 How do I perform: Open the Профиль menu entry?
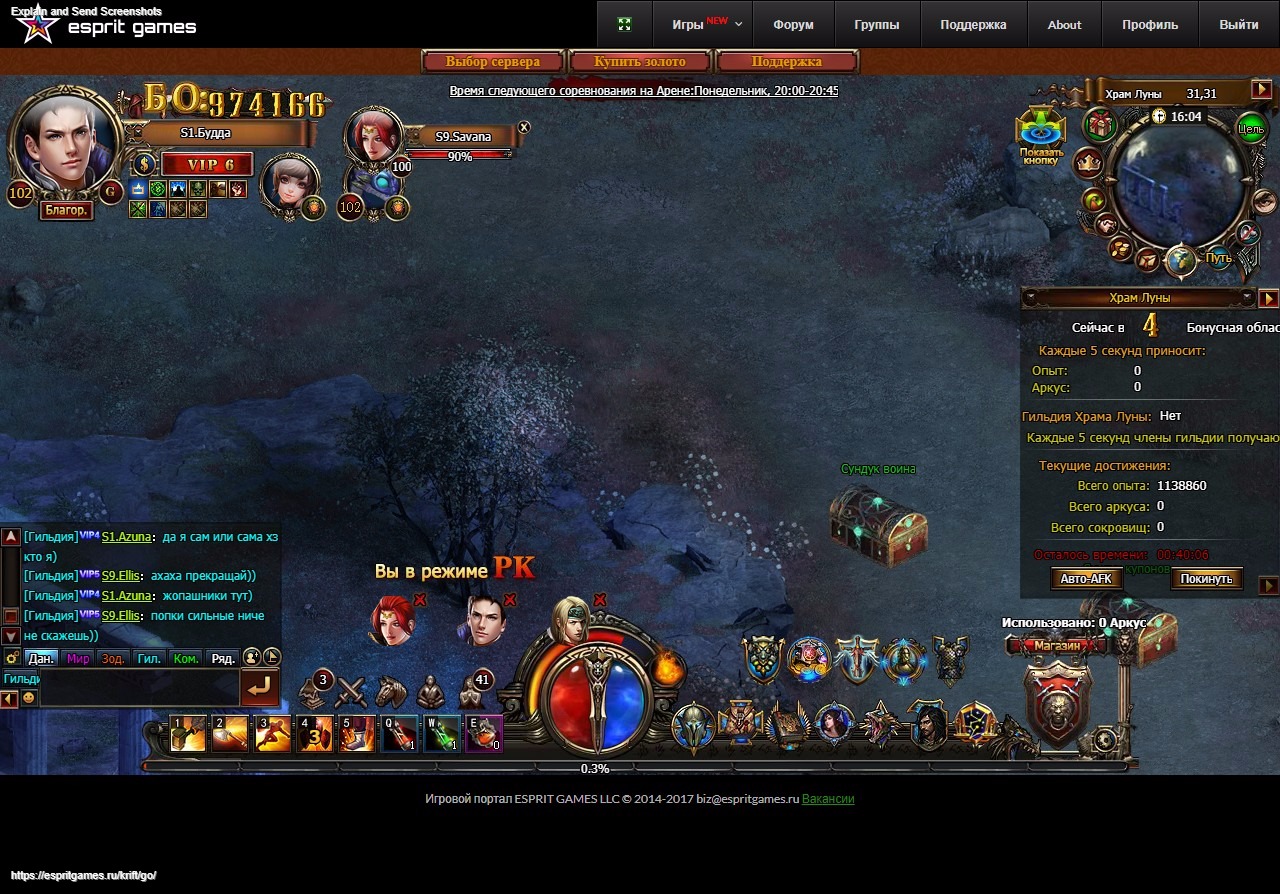[1150, 24]
